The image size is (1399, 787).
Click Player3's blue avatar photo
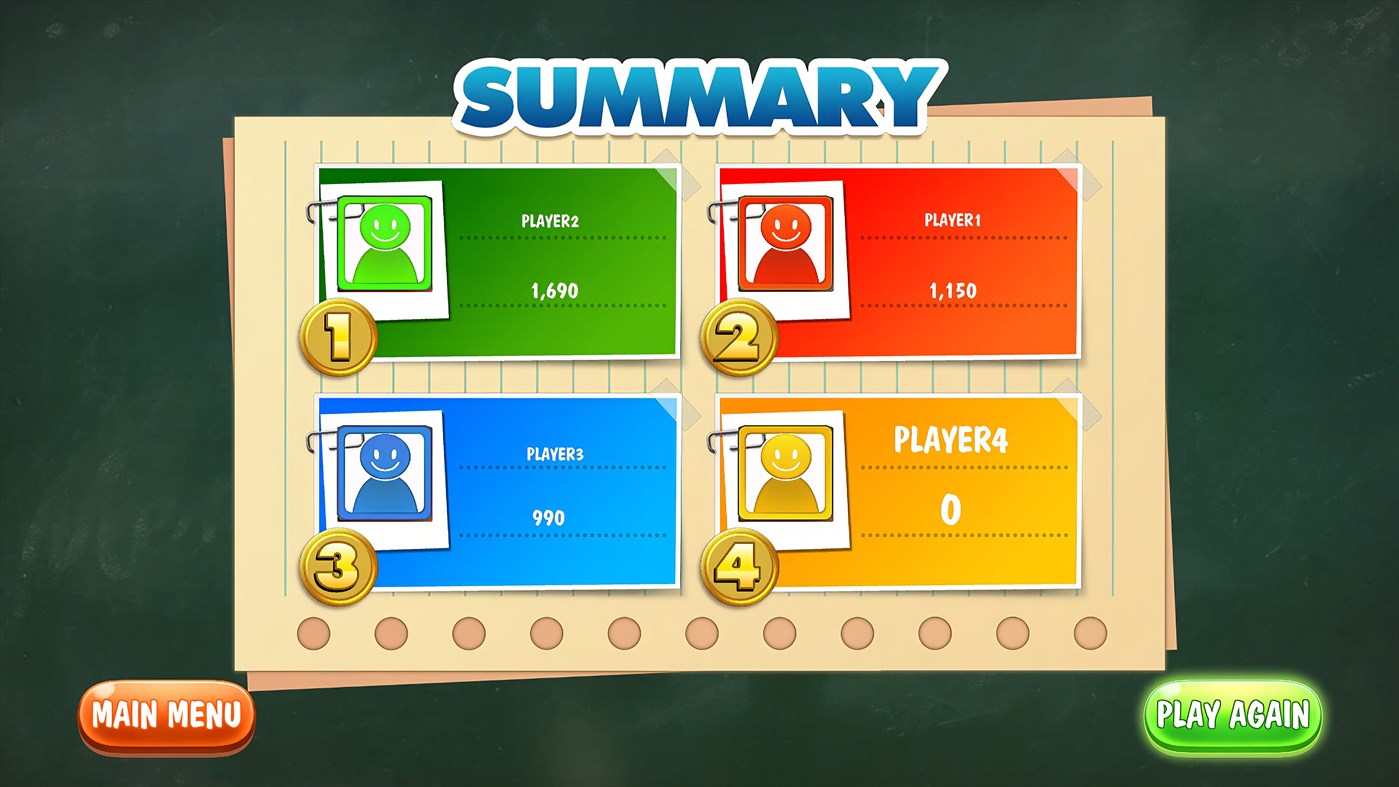pos(383,475)
